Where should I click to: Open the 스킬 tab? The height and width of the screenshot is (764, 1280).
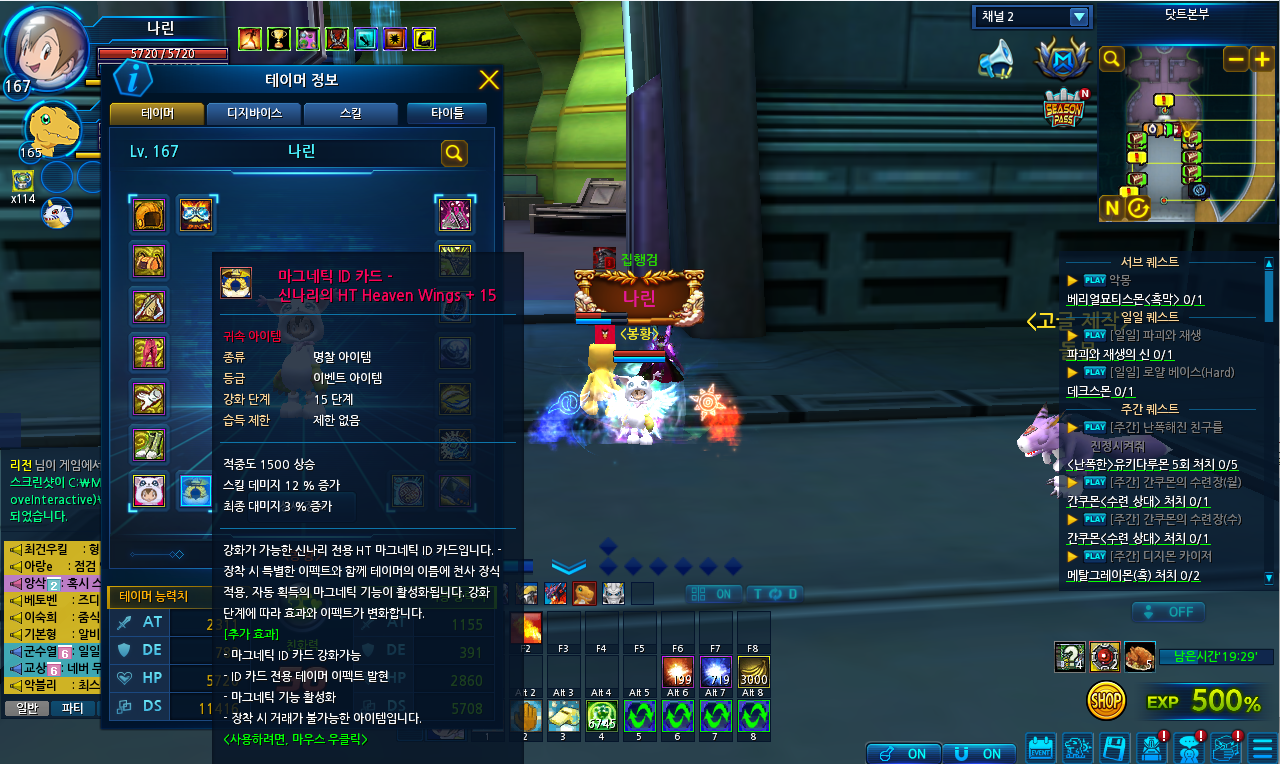(x=350, y=114)
